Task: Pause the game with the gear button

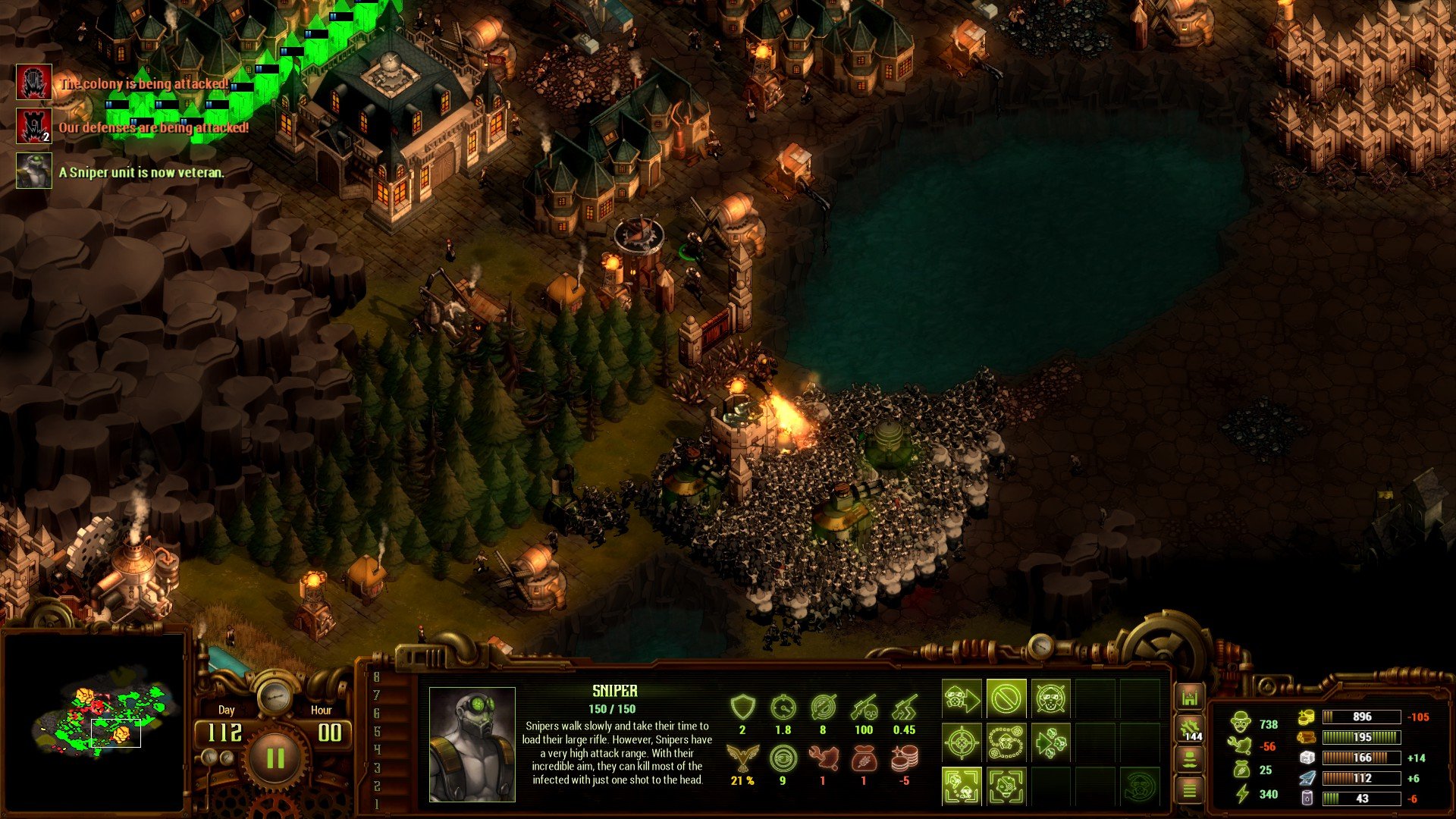Action: point(275,758)
